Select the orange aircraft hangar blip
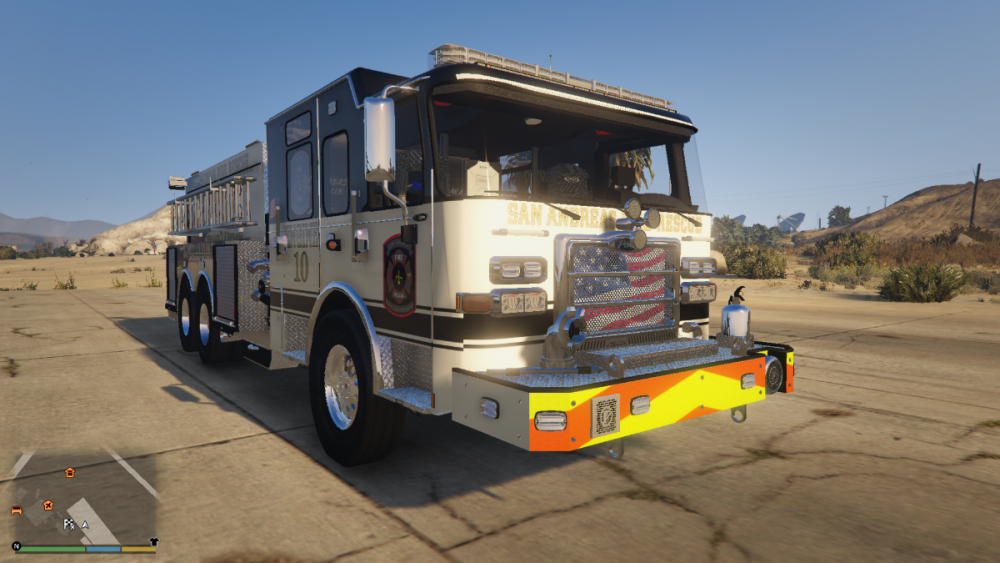1000x563 pixels. click(47, 506)
